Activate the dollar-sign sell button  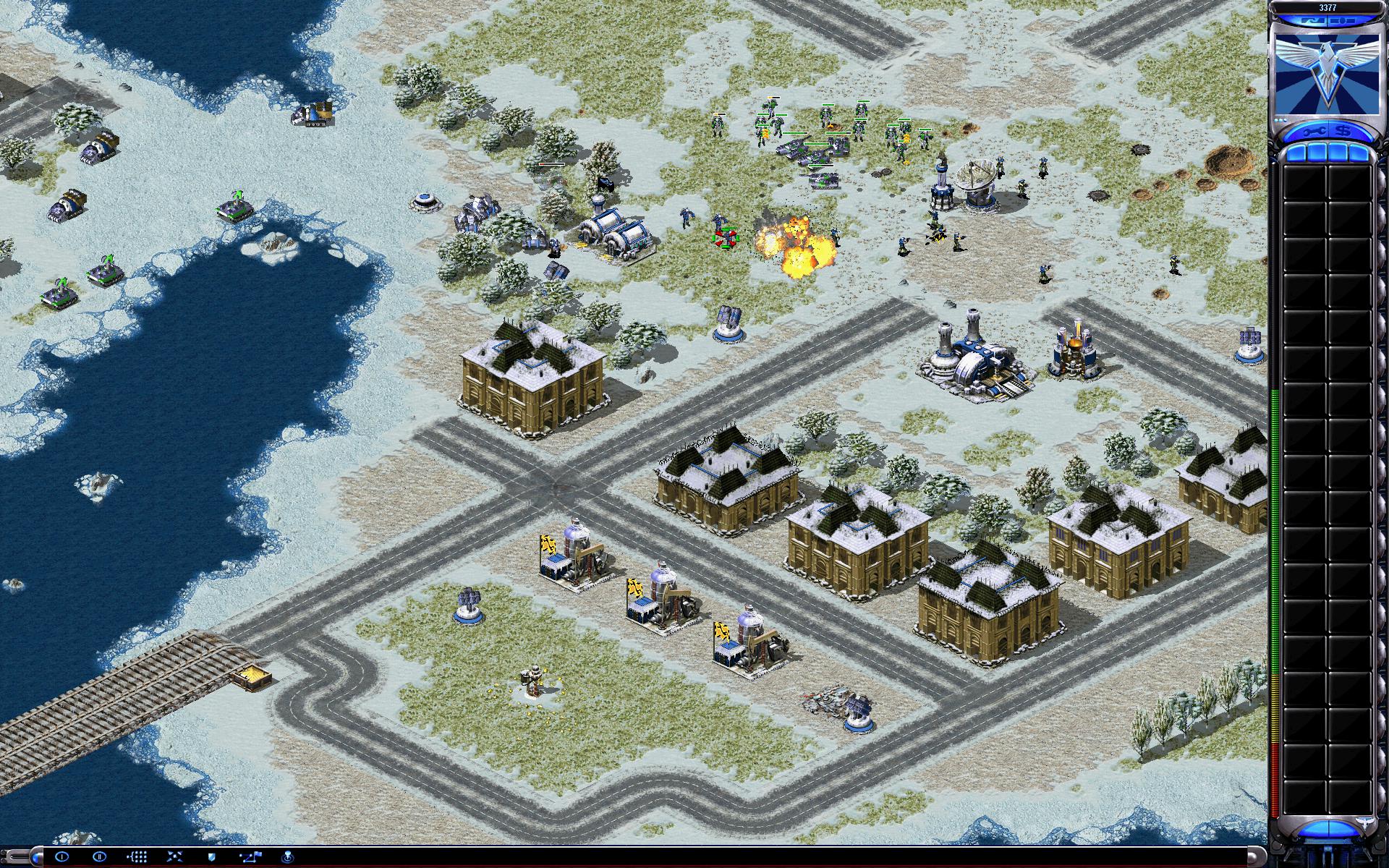point(1343,131)
